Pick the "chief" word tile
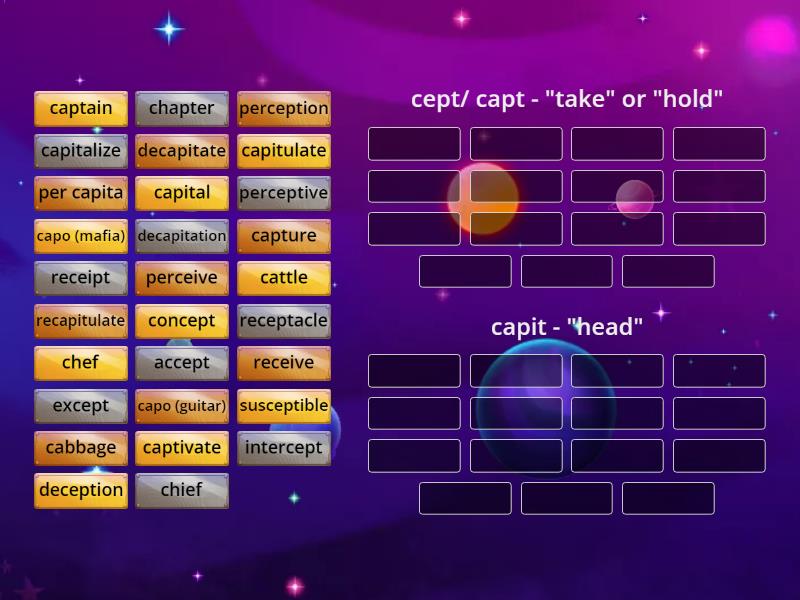Viewport: 800px width, 600px height. pyautogui.click(x=182, y=491)
